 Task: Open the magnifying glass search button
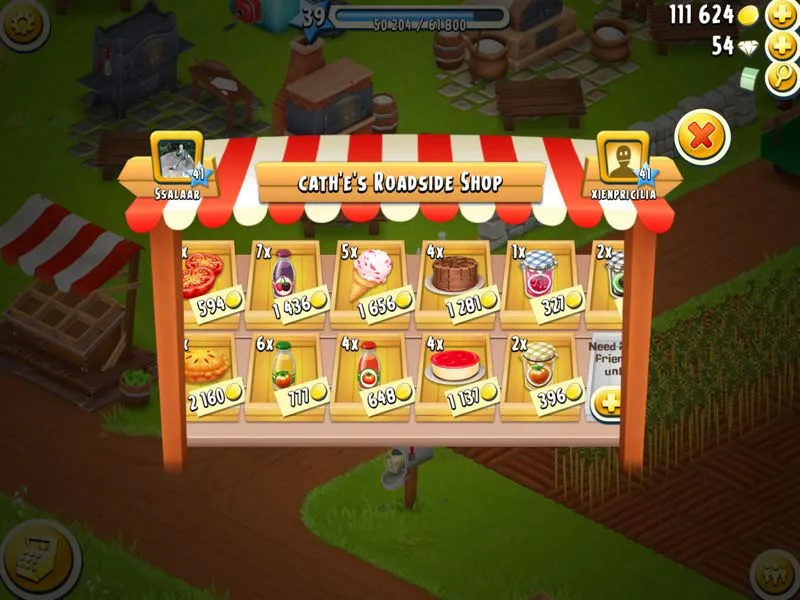[781, 79]
